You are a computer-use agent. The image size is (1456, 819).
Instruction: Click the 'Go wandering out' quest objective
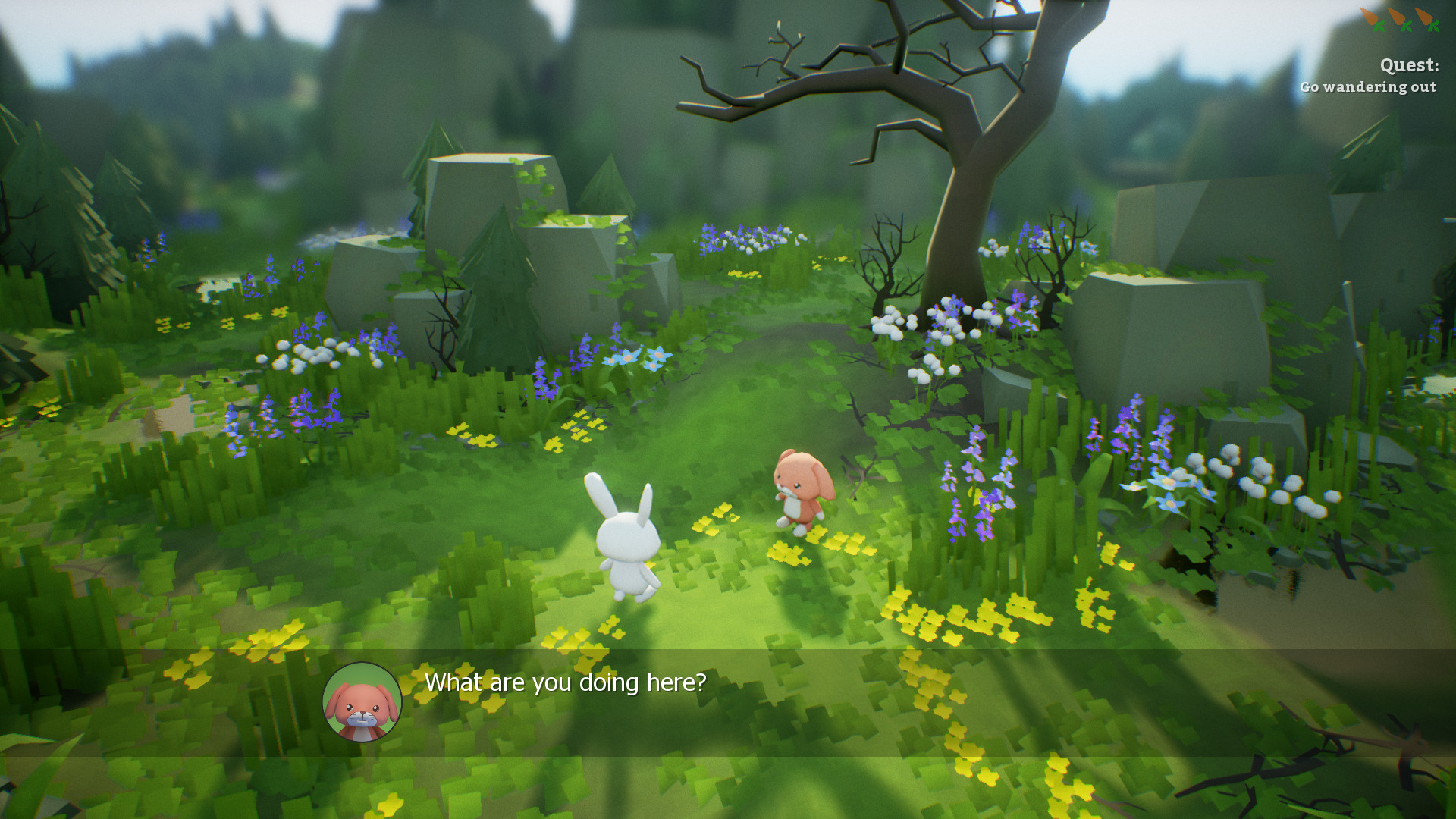point(1368,87)
